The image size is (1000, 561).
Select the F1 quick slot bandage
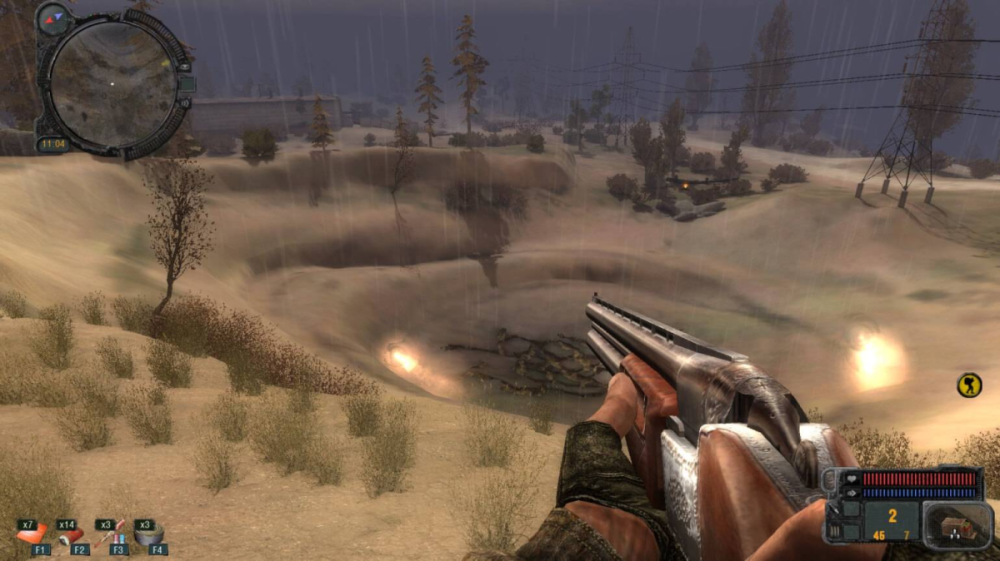(x=33, y=534)
